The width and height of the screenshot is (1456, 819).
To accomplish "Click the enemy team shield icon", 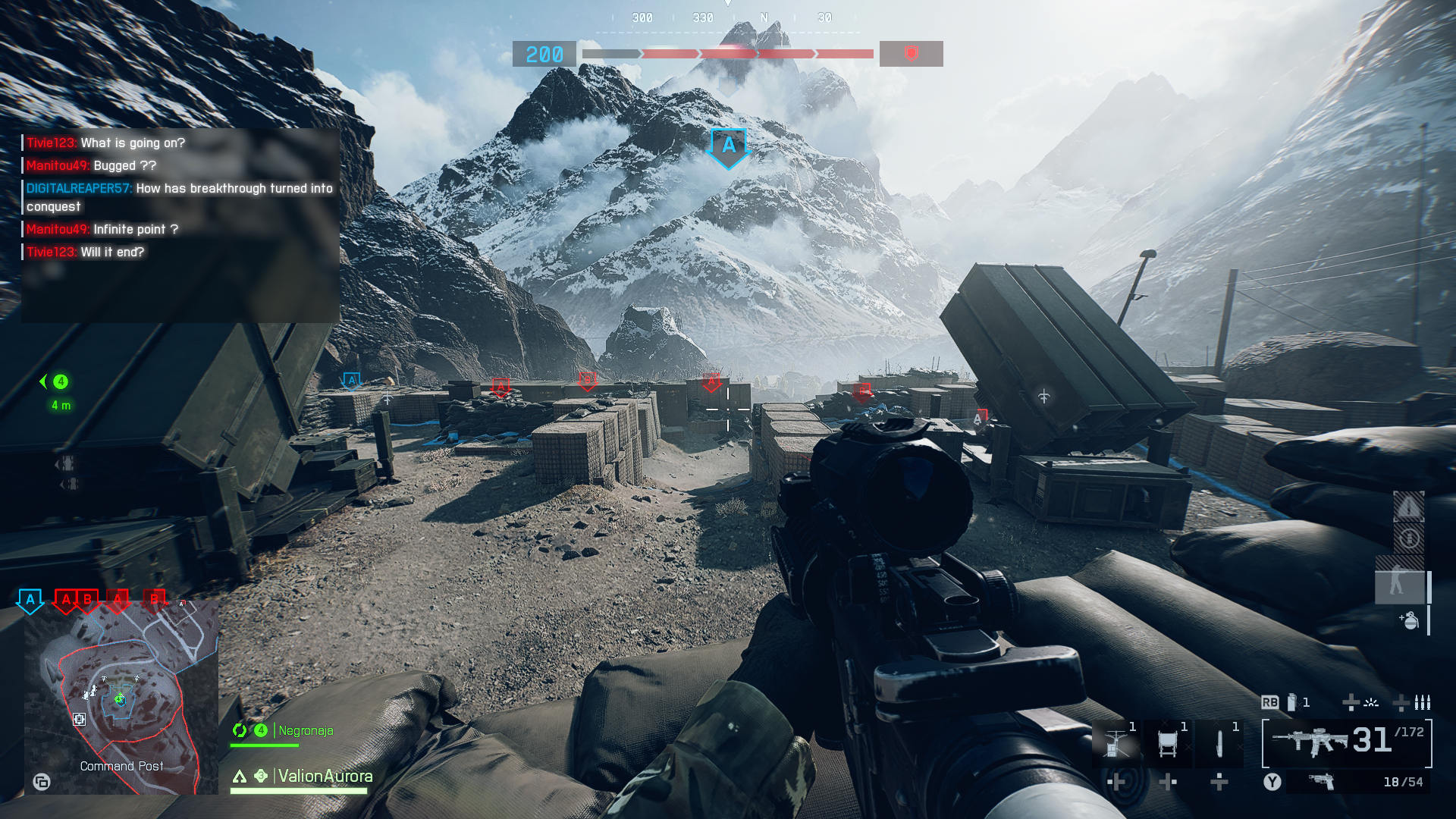I will (911, 54).
